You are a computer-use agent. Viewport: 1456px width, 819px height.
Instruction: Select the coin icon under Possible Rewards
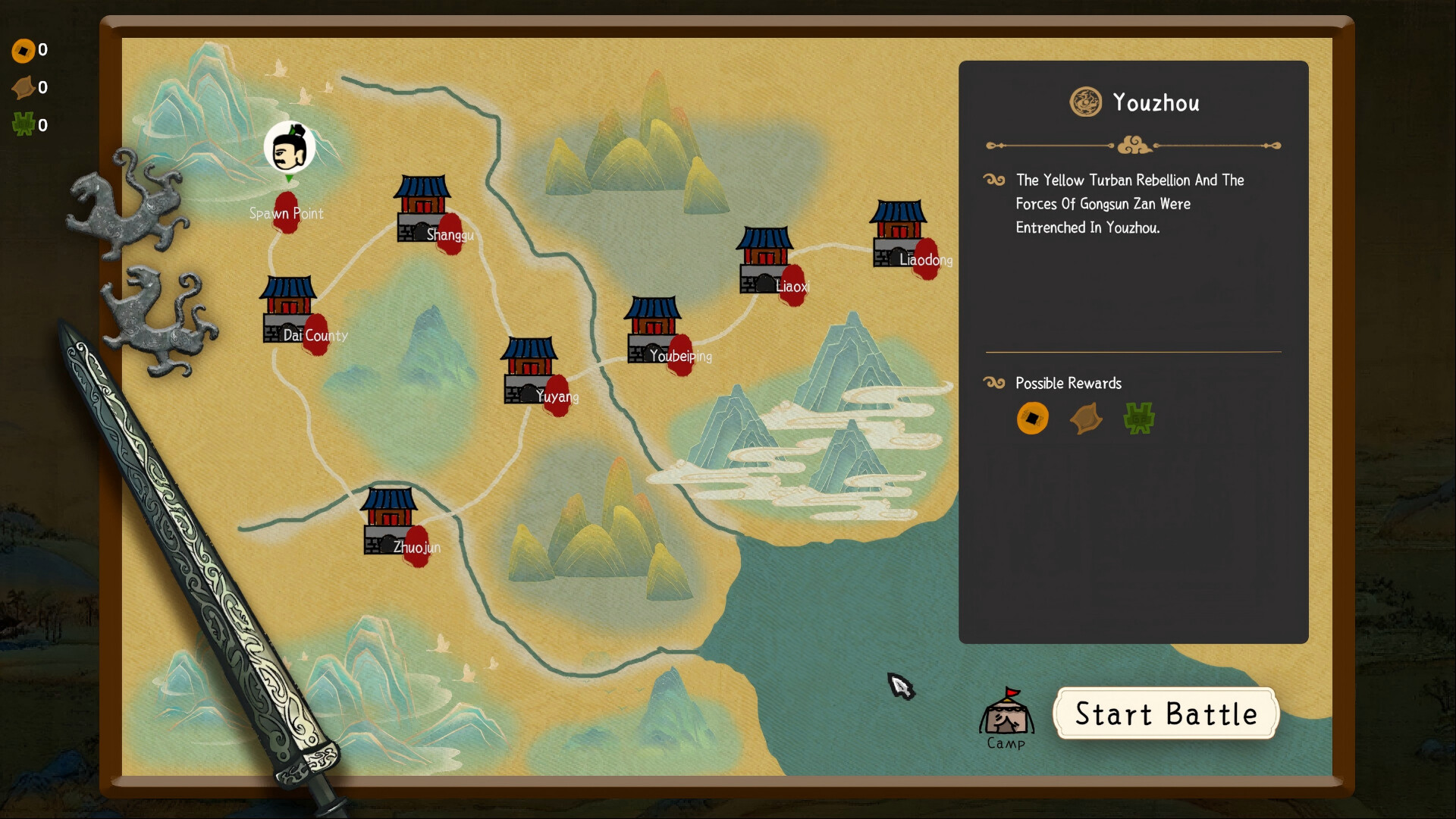(x=1033, y=418)
